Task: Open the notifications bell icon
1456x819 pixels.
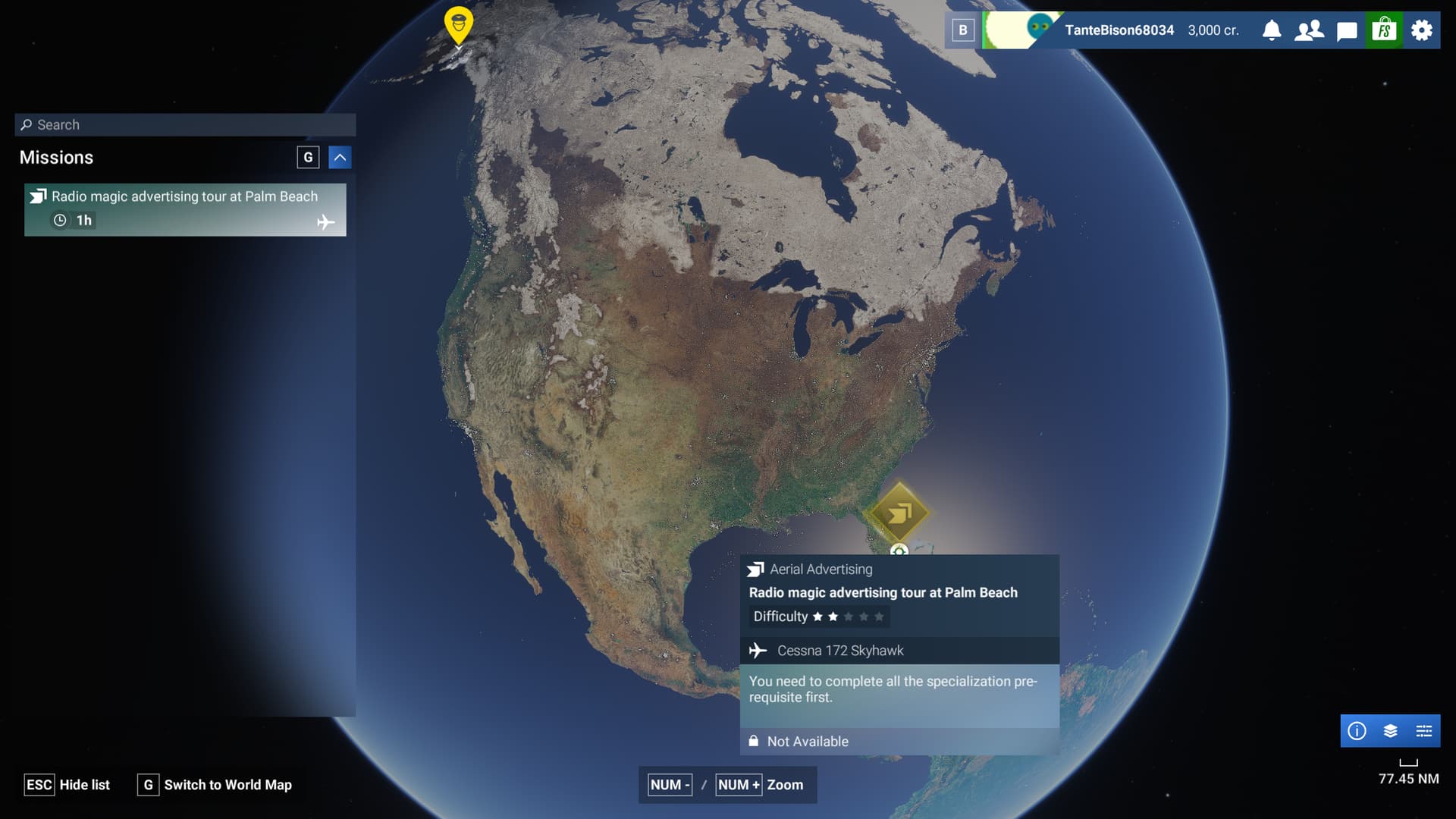Action: point(1272,30)
